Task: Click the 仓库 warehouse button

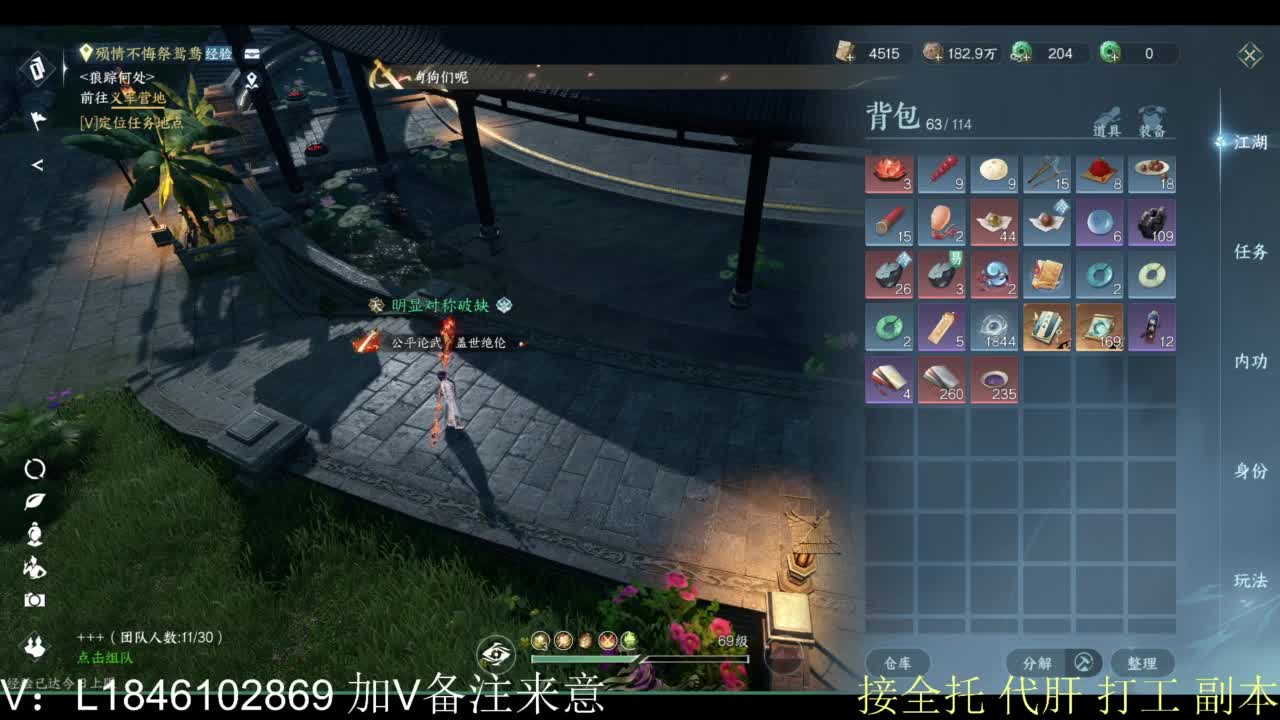Action: (898, 663)
